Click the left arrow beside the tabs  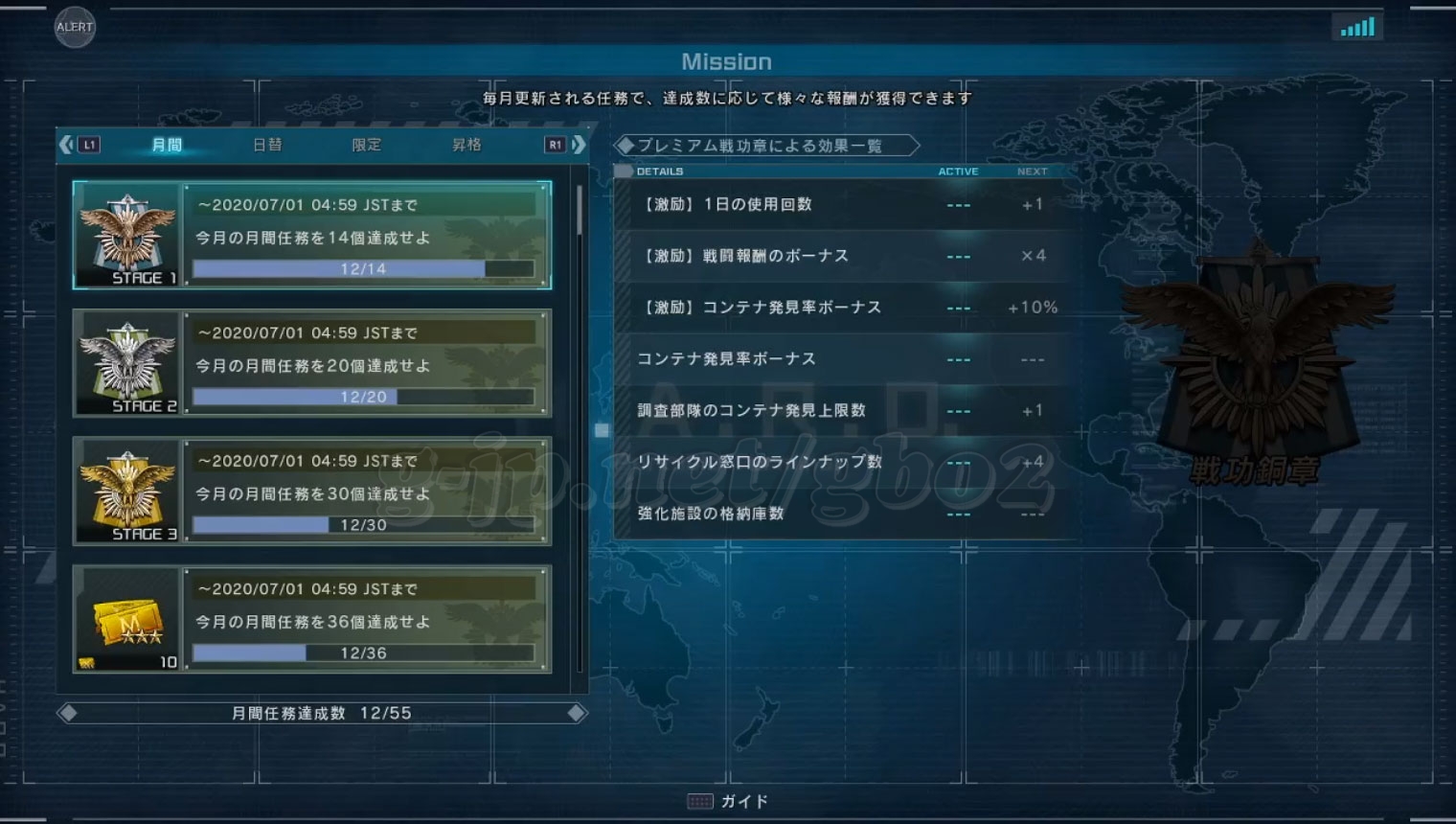65,145
